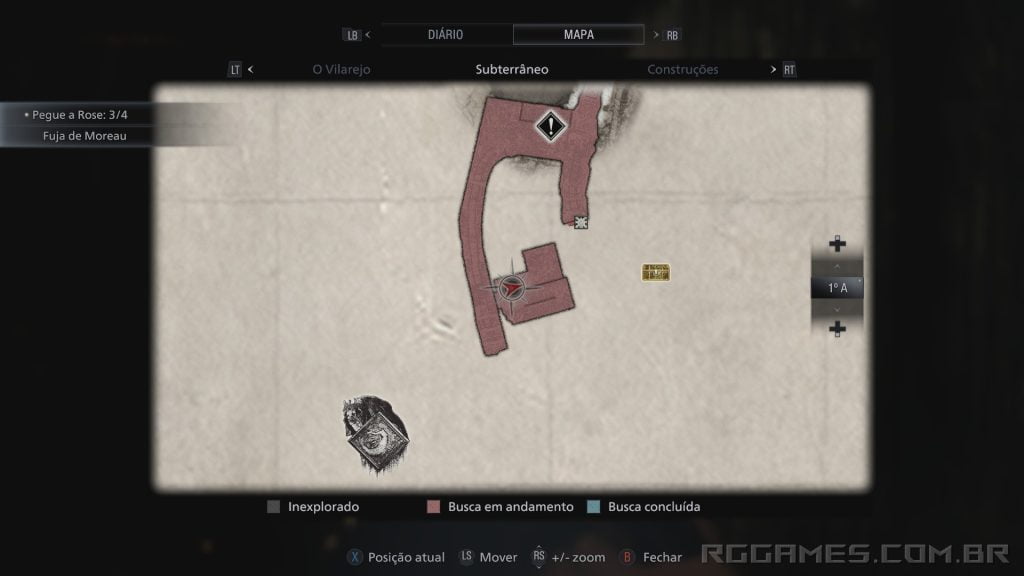Switch to the Construções map area
Viewport: 1024px width, 576px height.
(x=683, y=70)
